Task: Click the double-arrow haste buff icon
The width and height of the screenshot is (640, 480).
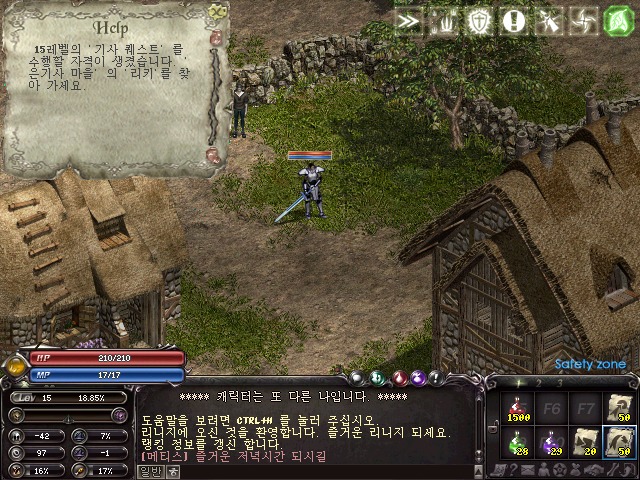Action: 407,20
